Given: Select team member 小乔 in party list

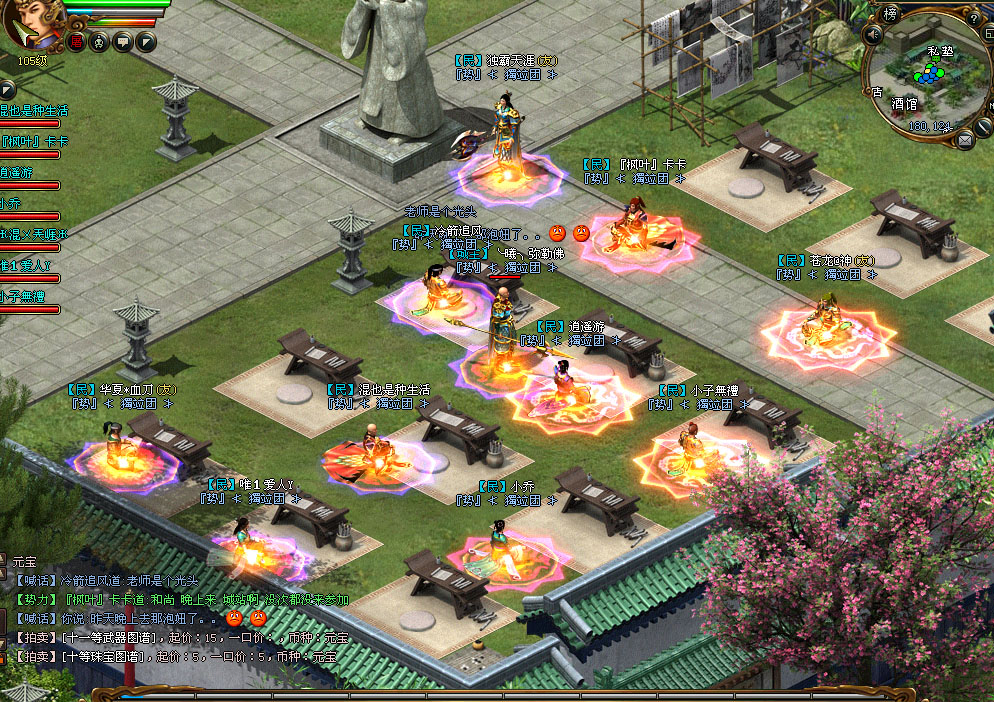Looking at the screenshot, I should (14, 203).
